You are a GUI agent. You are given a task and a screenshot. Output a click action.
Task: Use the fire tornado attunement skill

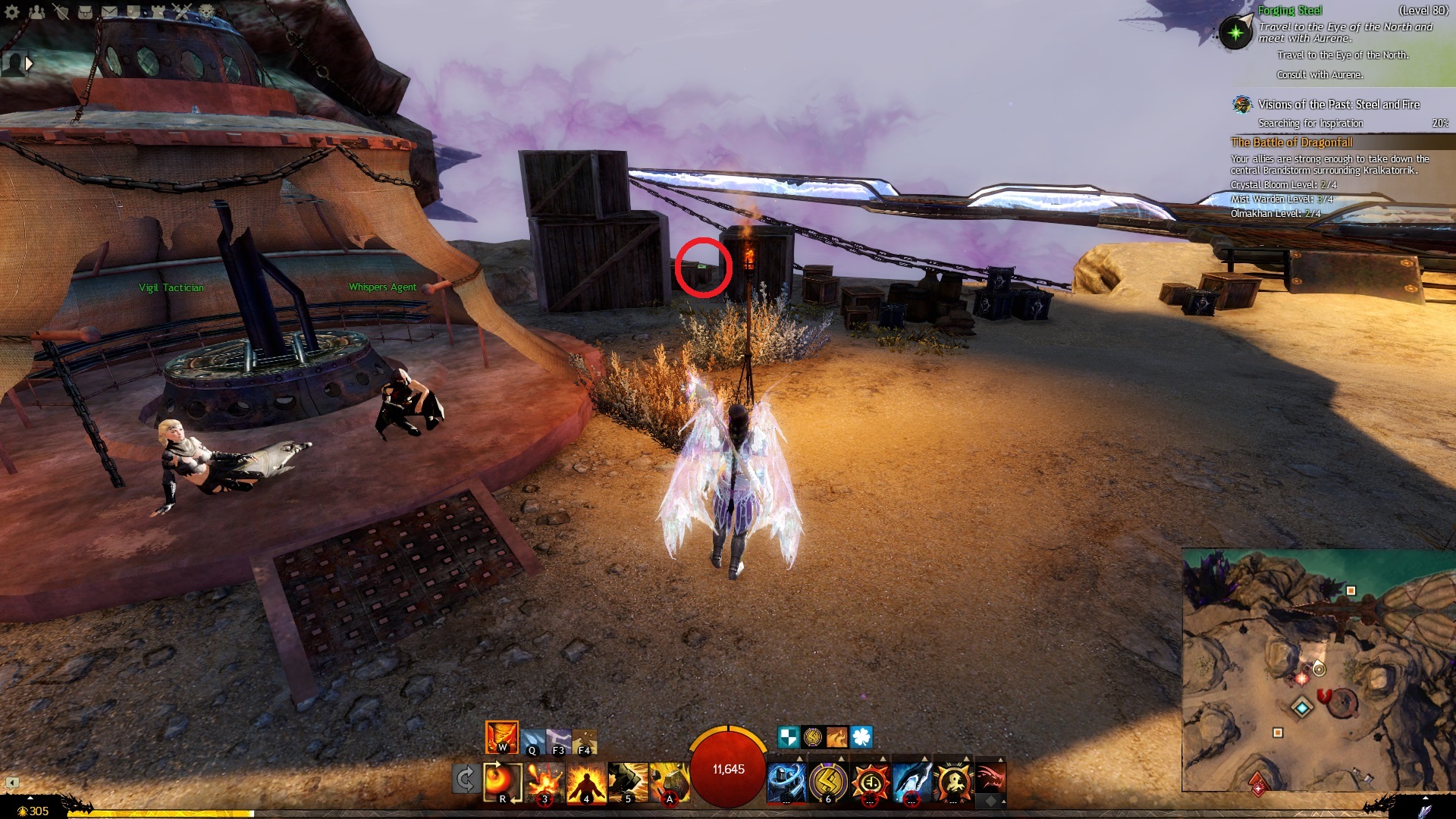(501, 736)
